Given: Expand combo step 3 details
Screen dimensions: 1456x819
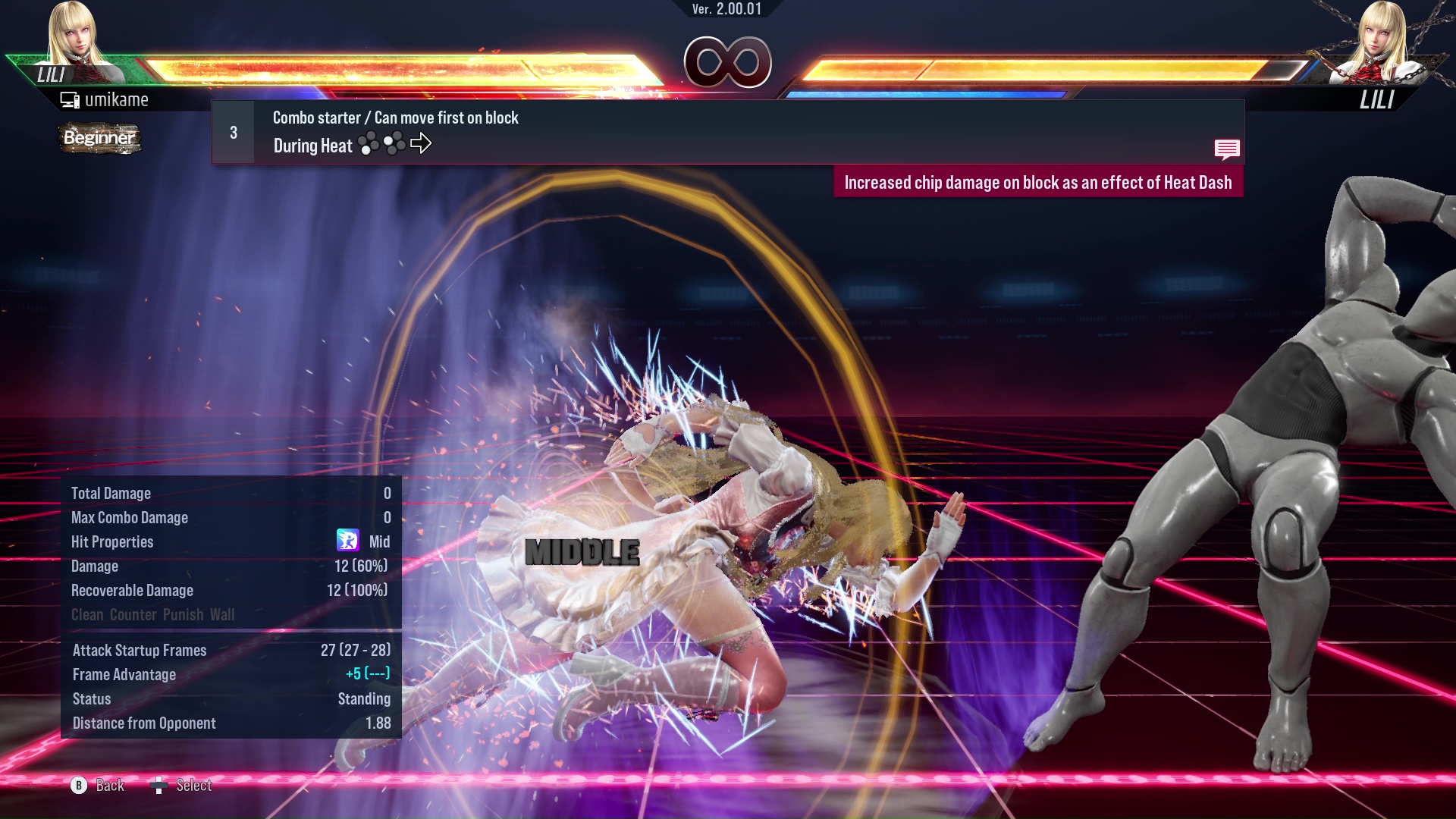Looking at the screenshot, I should 233,132.
